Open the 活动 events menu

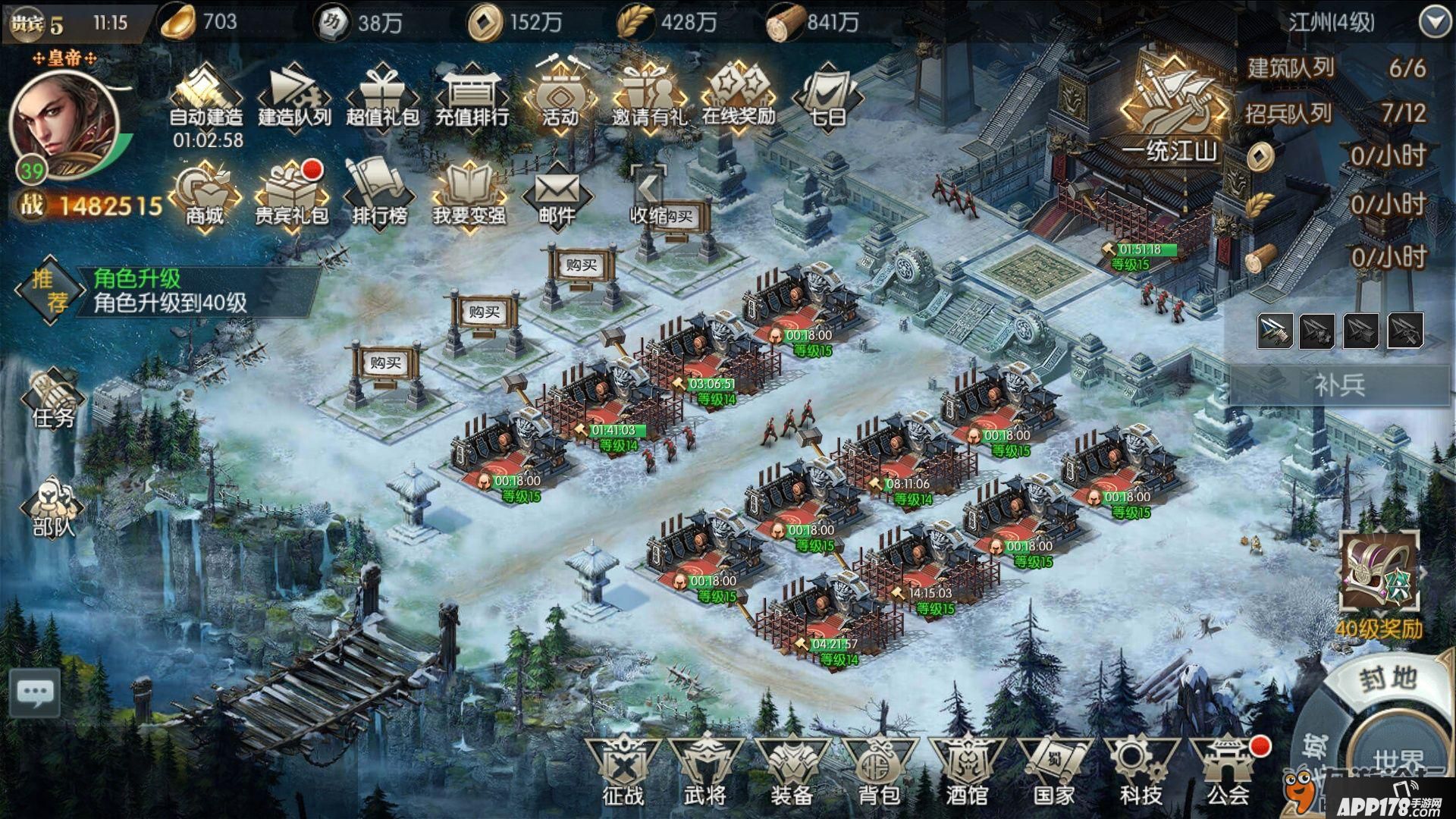(x=560, y=99)
